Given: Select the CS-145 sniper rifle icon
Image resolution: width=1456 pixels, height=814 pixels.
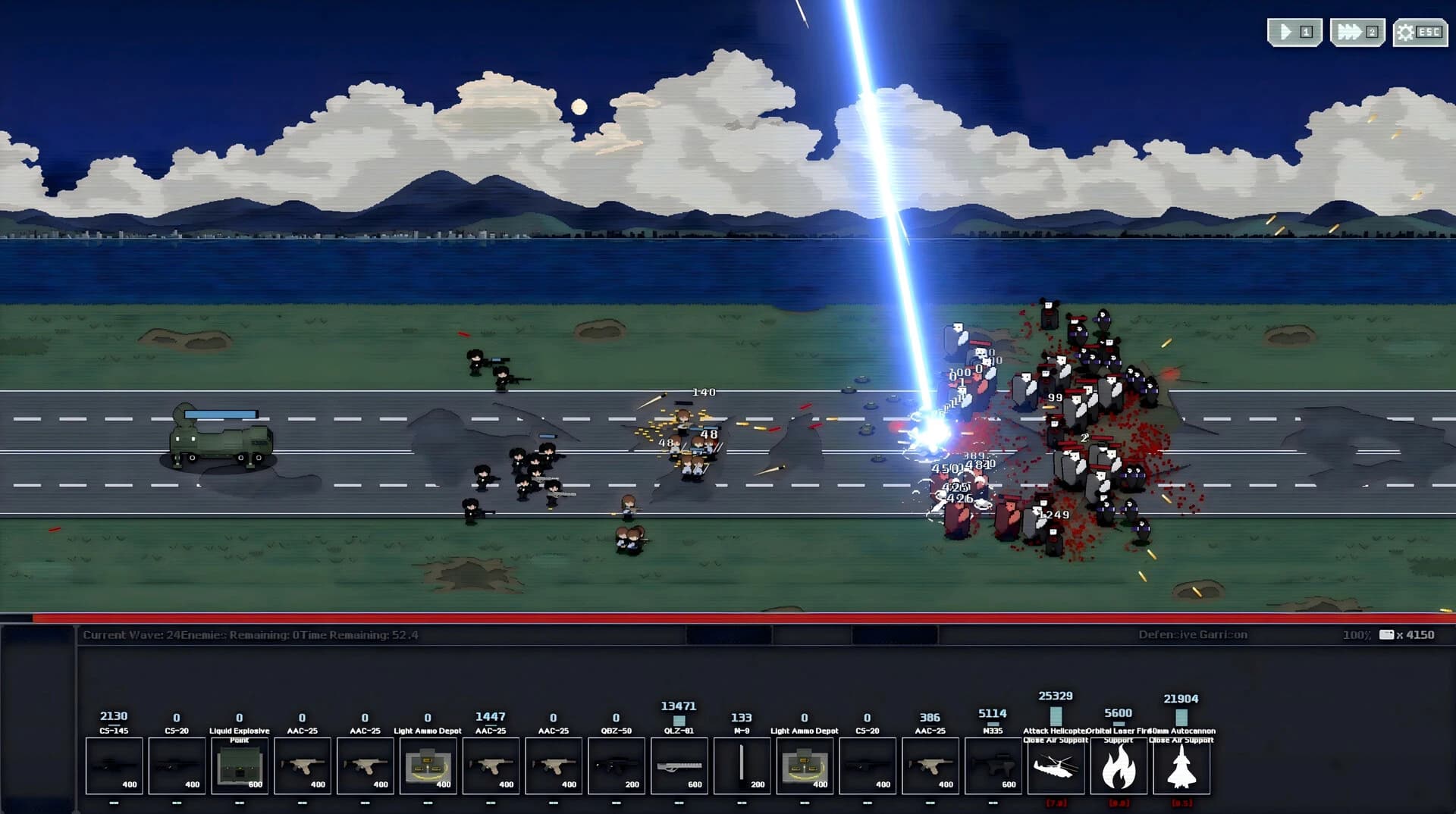Looking at the screenshot, I should click(x=115, y=765).
